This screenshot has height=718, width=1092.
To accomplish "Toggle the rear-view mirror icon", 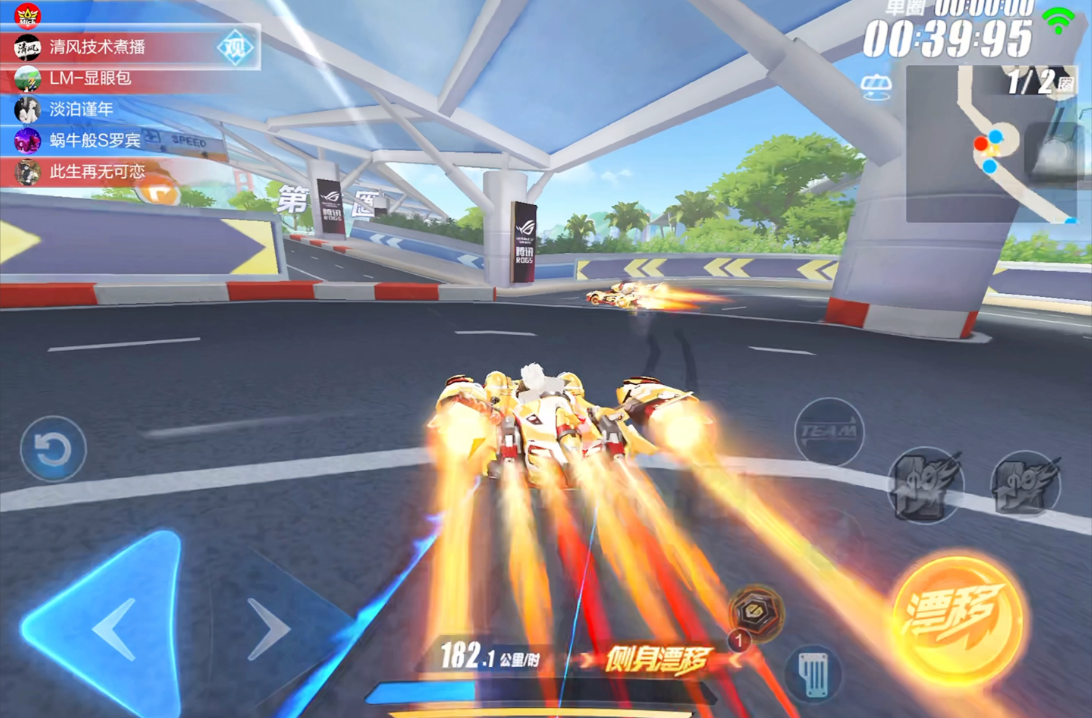I will 876,89.
